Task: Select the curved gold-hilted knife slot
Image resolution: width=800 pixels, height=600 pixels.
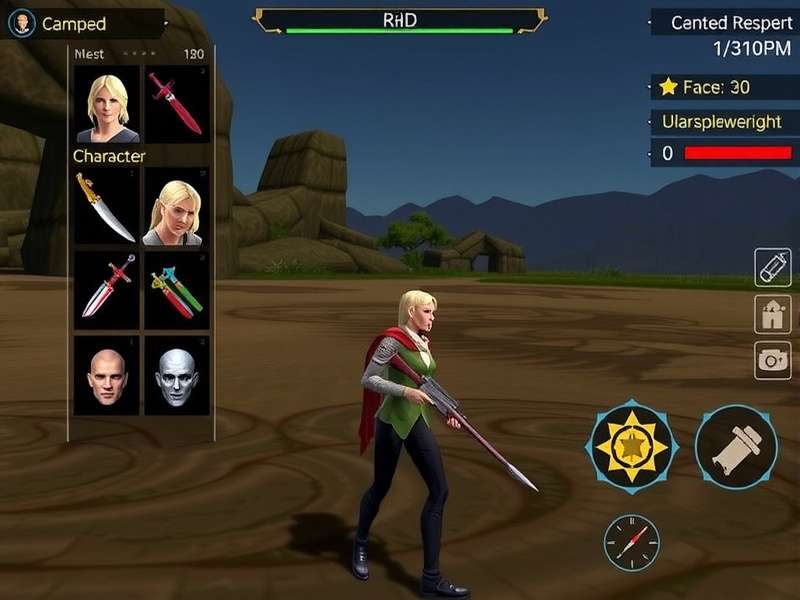Action: pyautogui.click(x=107, y=207)
